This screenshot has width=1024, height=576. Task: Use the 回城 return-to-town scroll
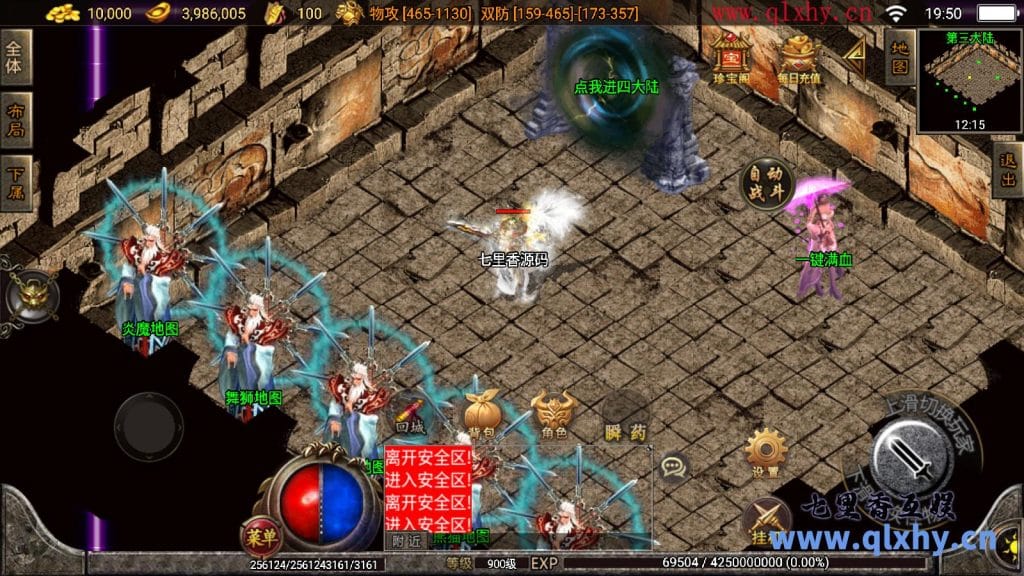point(410,413)
